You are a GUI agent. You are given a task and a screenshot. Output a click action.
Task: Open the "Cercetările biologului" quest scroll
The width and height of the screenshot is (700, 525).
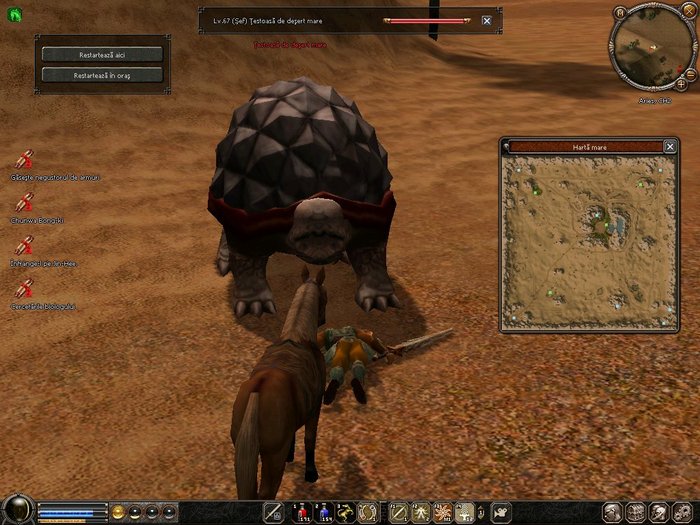(x=25, y=289)
